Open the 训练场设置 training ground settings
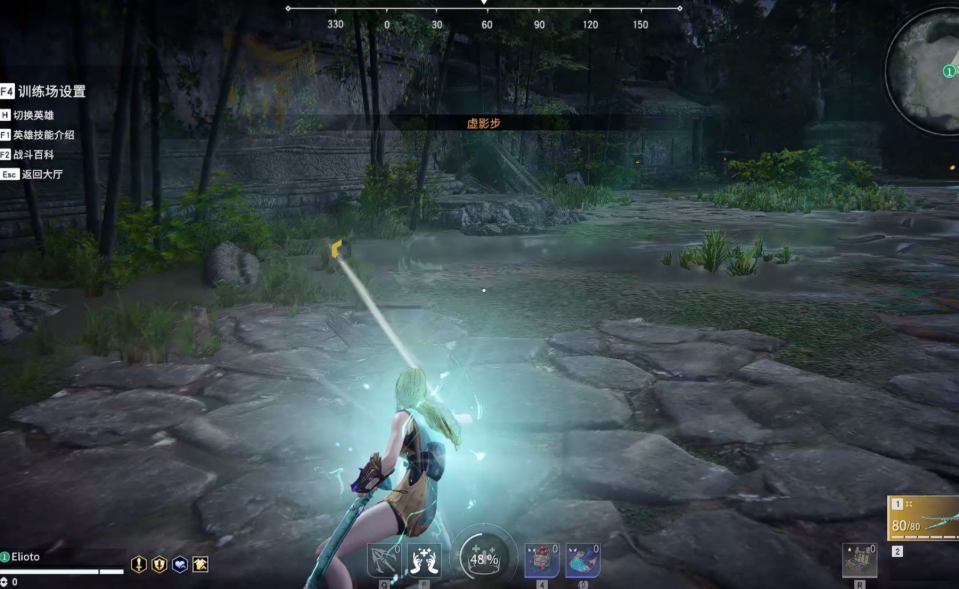 click(51, 91)
